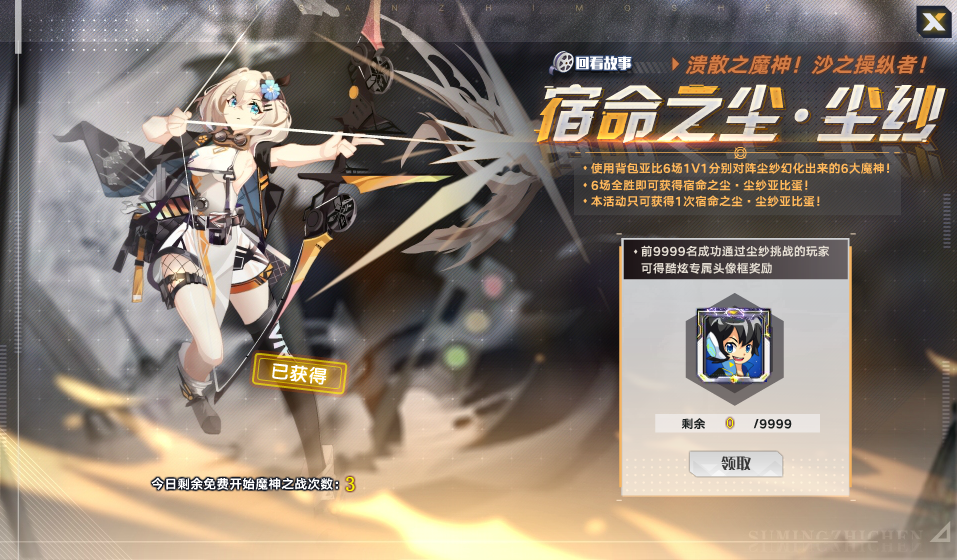
Task: Open the 回看故事 story replay
Action: click(591, 63)
